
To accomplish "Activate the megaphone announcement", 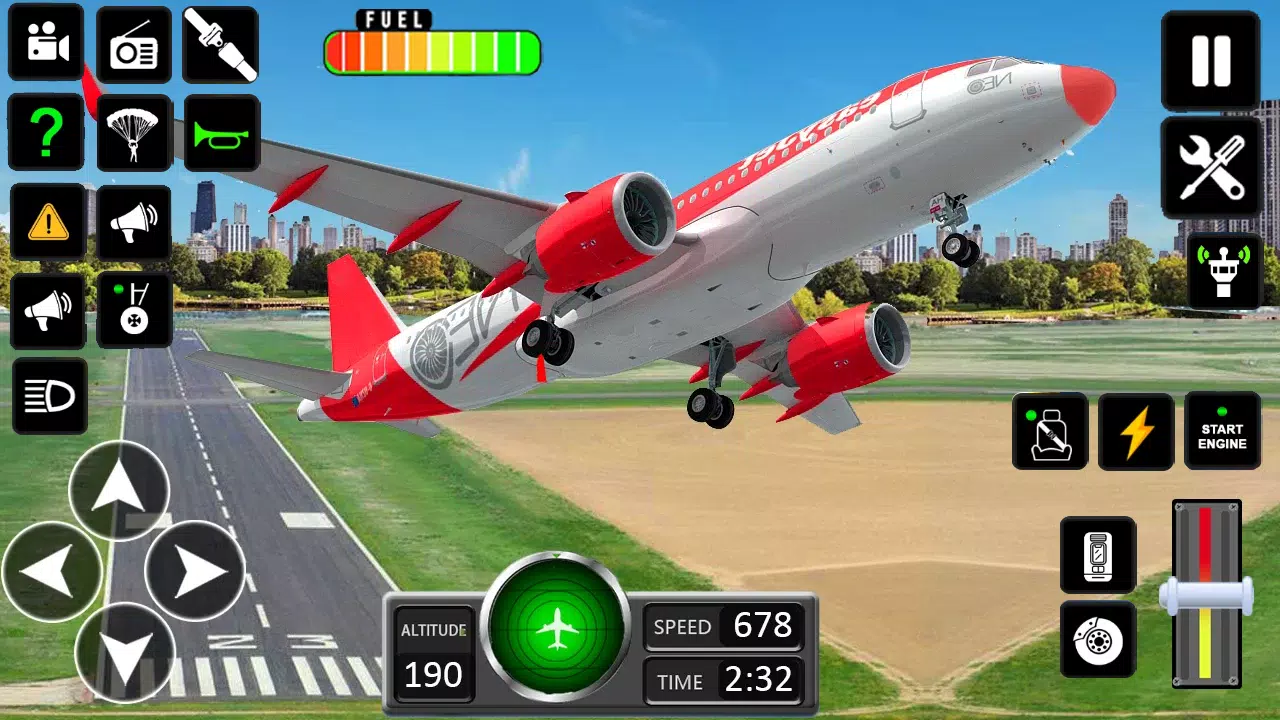I will tap(134, 222).
